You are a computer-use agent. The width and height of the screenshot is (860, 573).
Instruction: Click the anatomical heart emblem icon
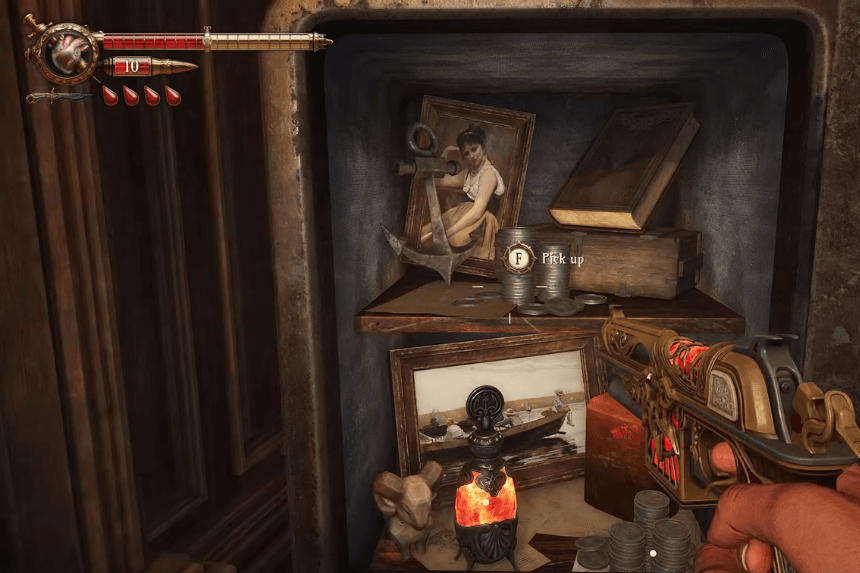(68, 51)
